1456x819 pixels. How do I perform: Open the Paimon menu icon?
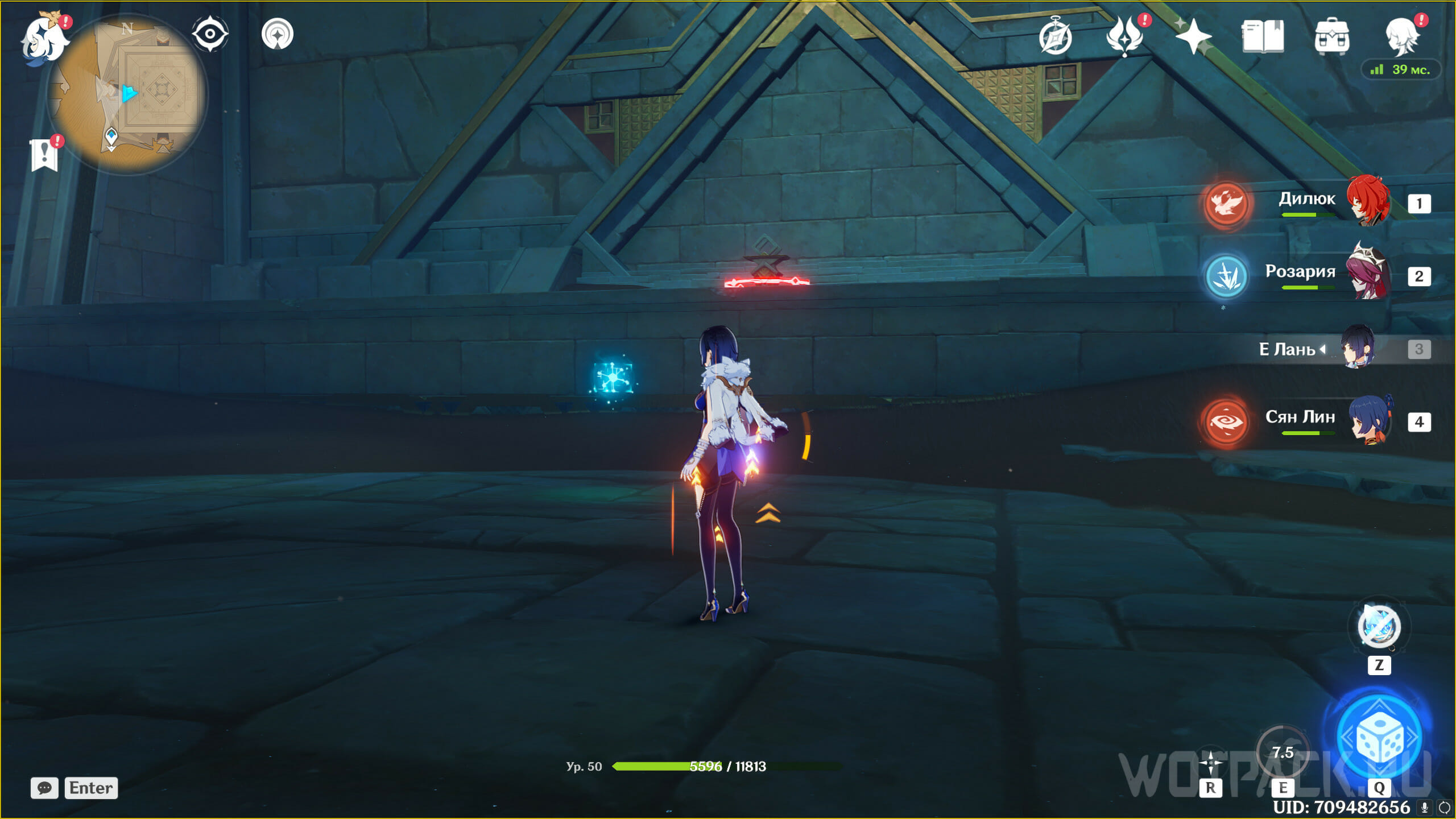pyautogui.click(x=43, y=39)
